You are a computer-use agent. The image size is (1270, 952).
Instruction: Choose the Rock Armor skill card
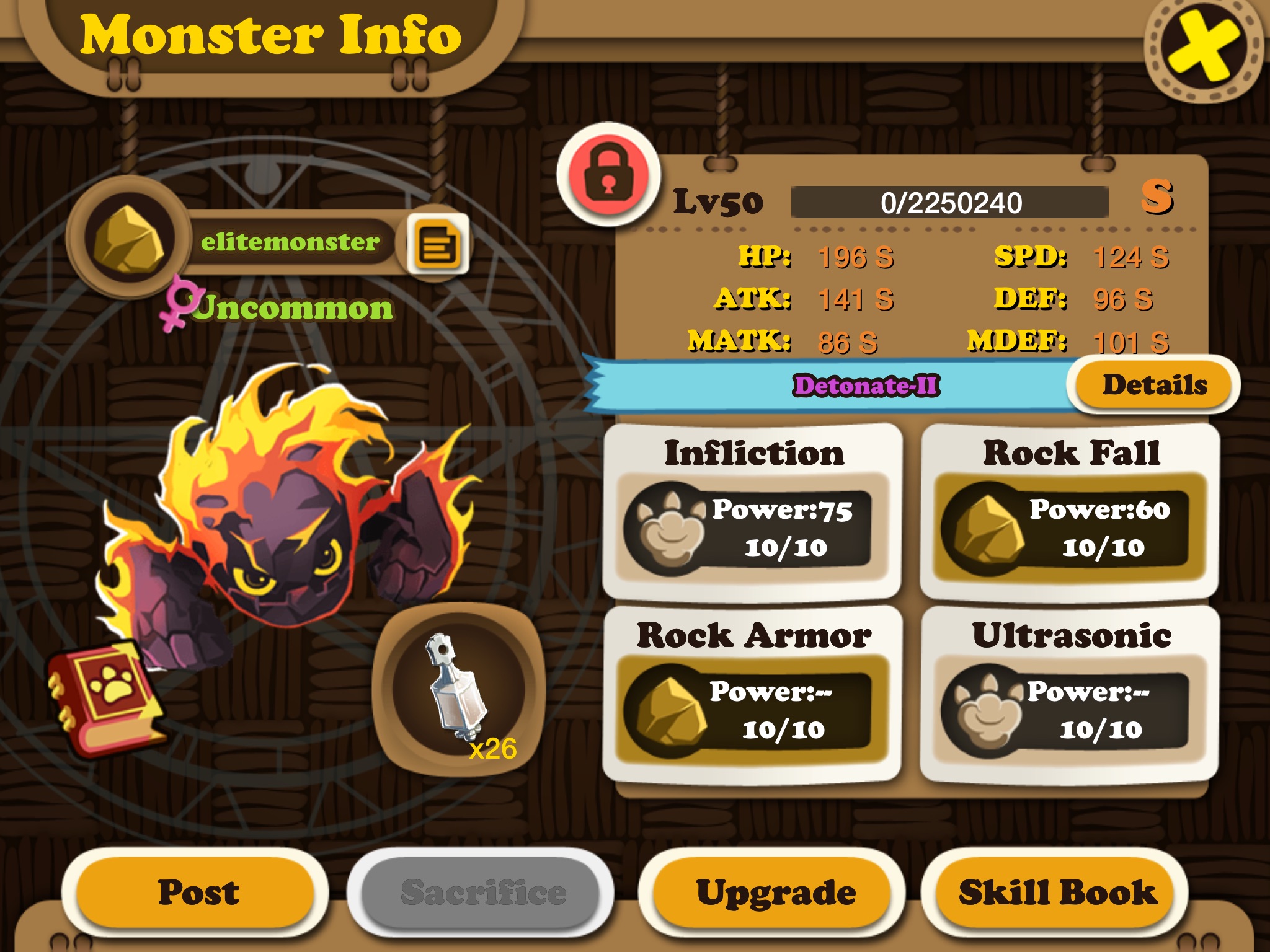tap(752, 694)
